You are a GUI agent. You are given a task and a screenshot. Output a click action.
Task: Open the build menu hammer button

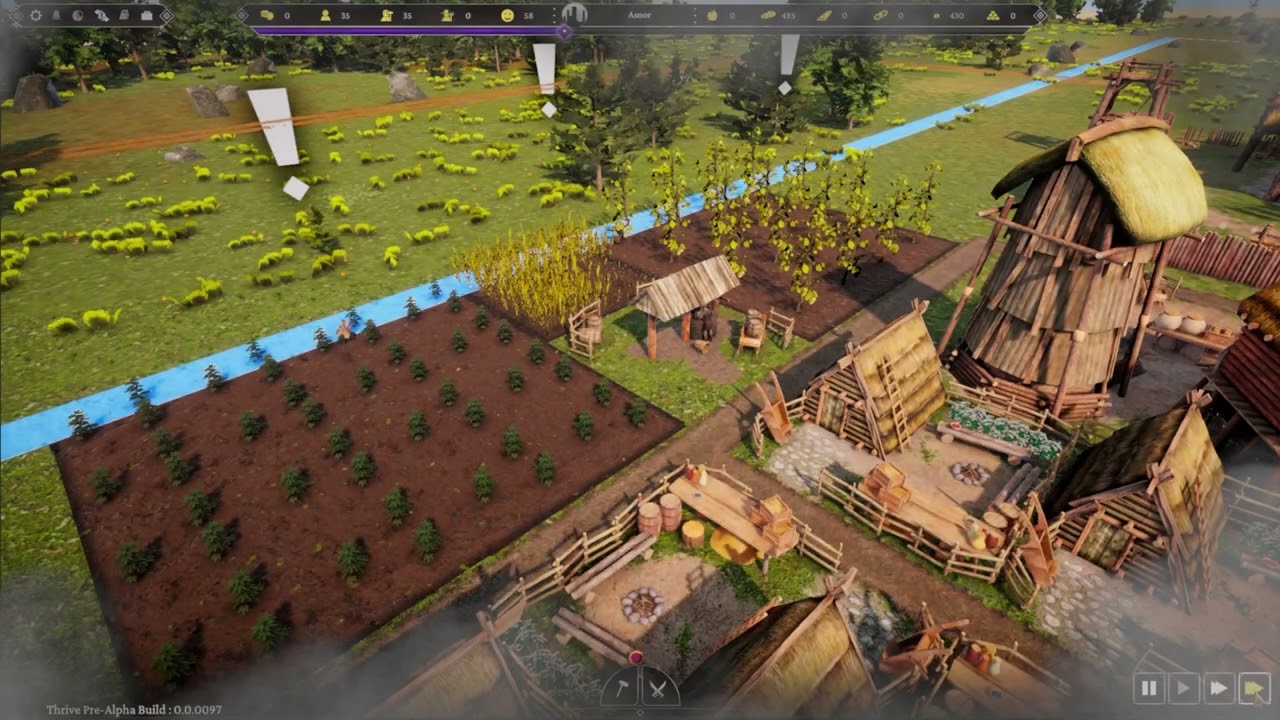[620, 688]
